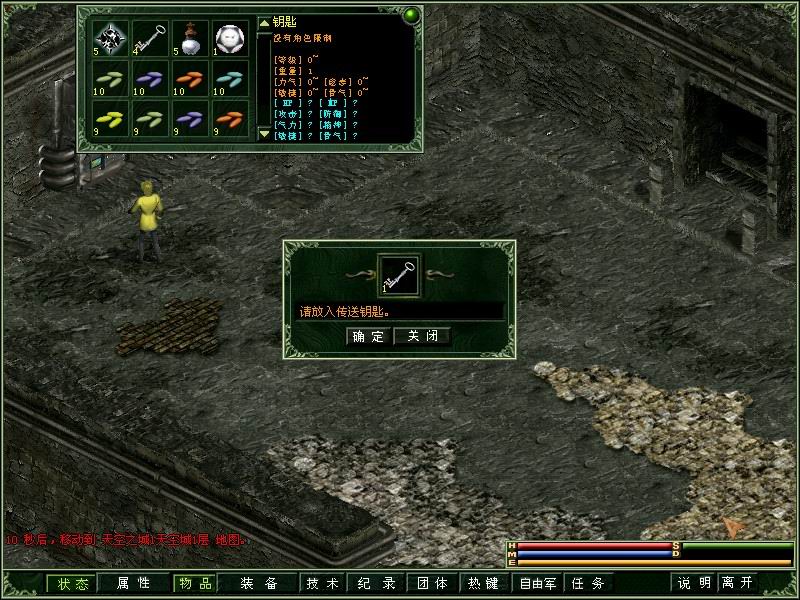Toggle the 物品 items panel

pos(194,583)
